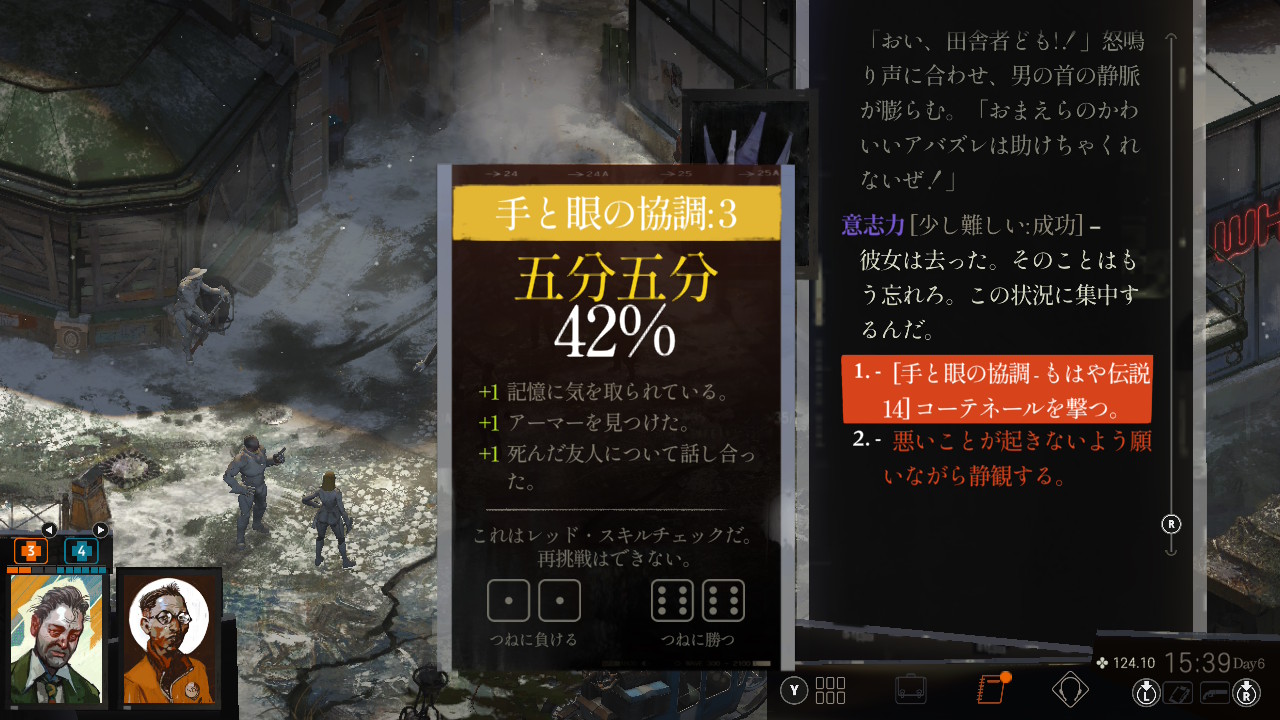Click Kim's portrait in orange jacket
The width and height of the screenshot is (1280, 720).
168,640
